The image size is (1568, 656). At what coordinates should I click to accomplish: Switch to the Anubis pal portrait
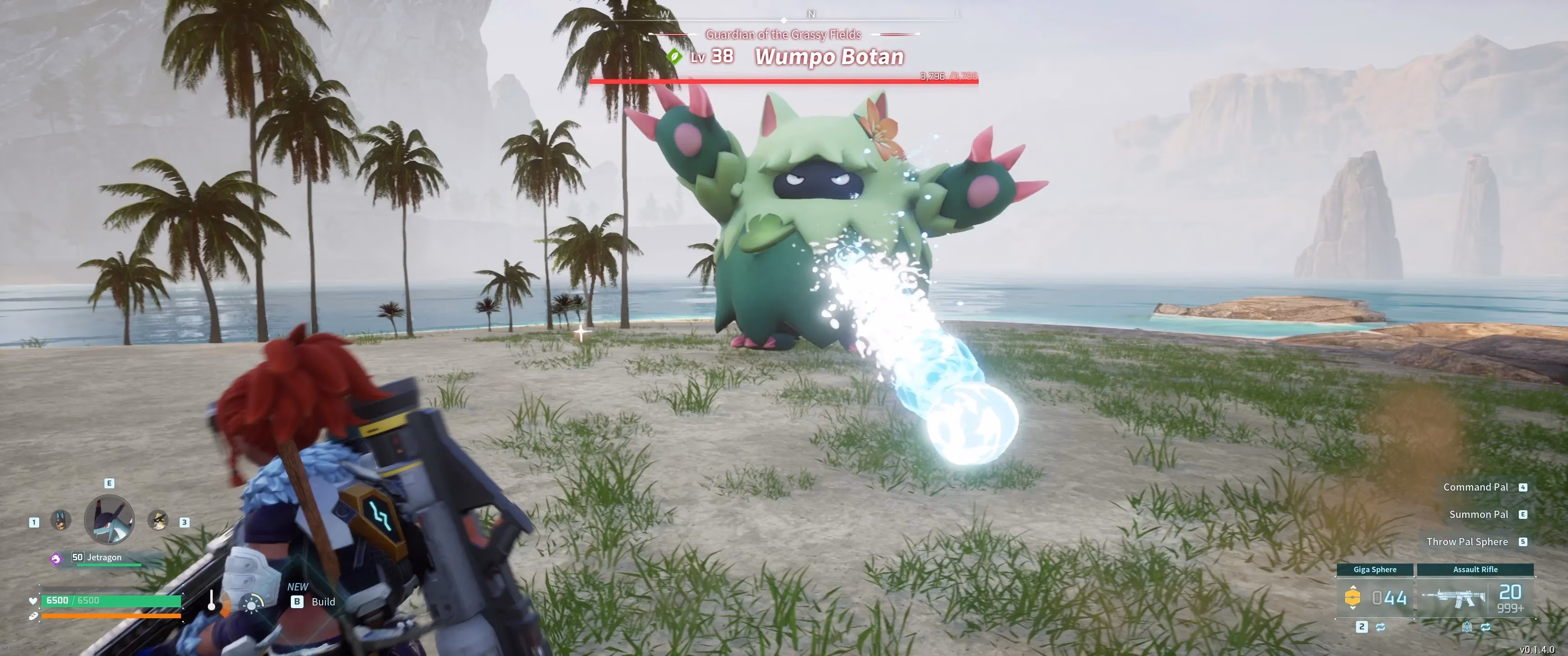point(60,520)
